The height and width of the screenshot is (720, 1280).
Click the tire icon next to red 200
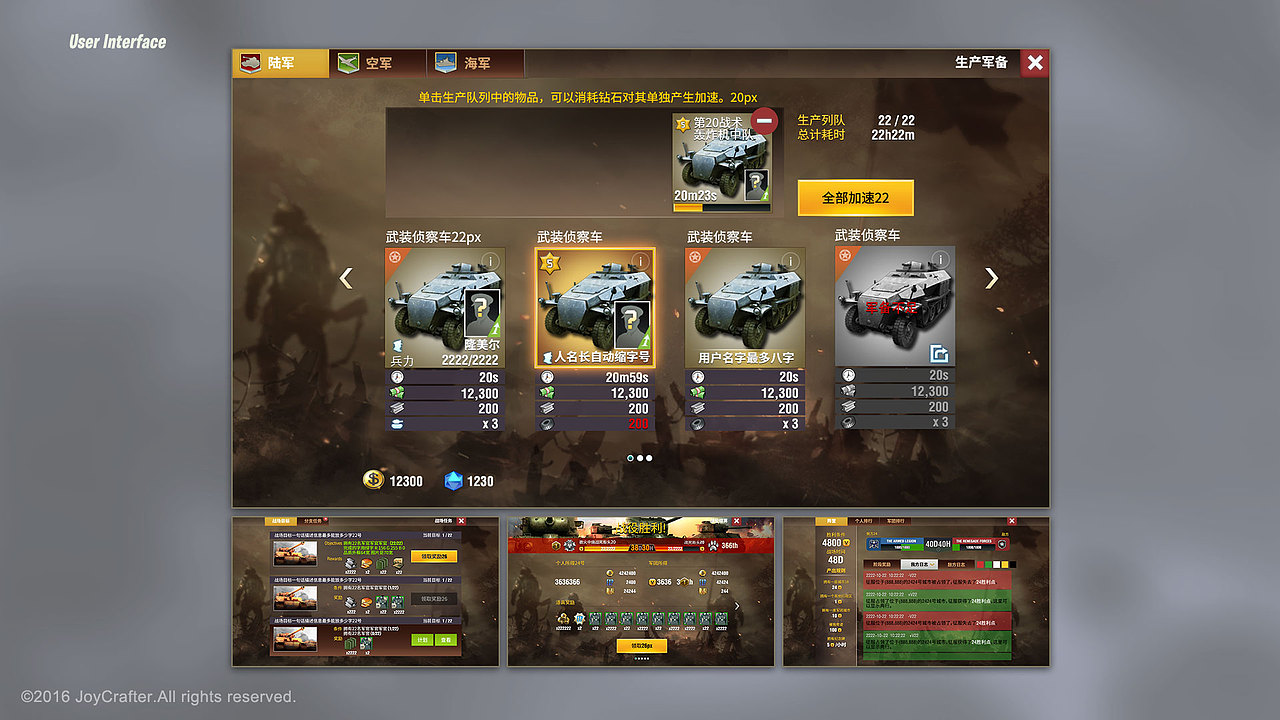click(x=547, y=422)
